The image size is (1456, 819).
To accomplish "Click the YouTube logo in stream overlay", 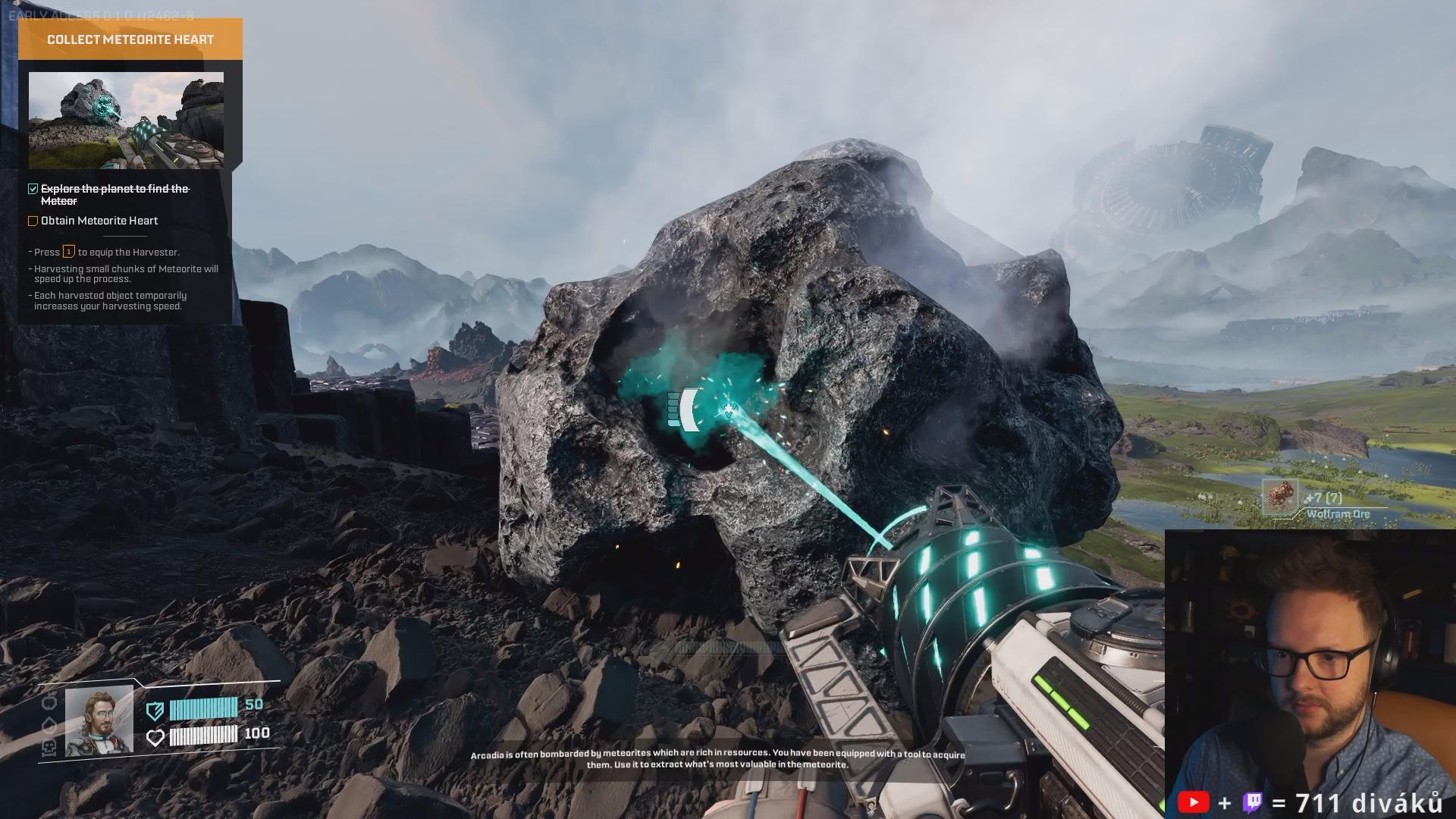I will click(1194, 802).
